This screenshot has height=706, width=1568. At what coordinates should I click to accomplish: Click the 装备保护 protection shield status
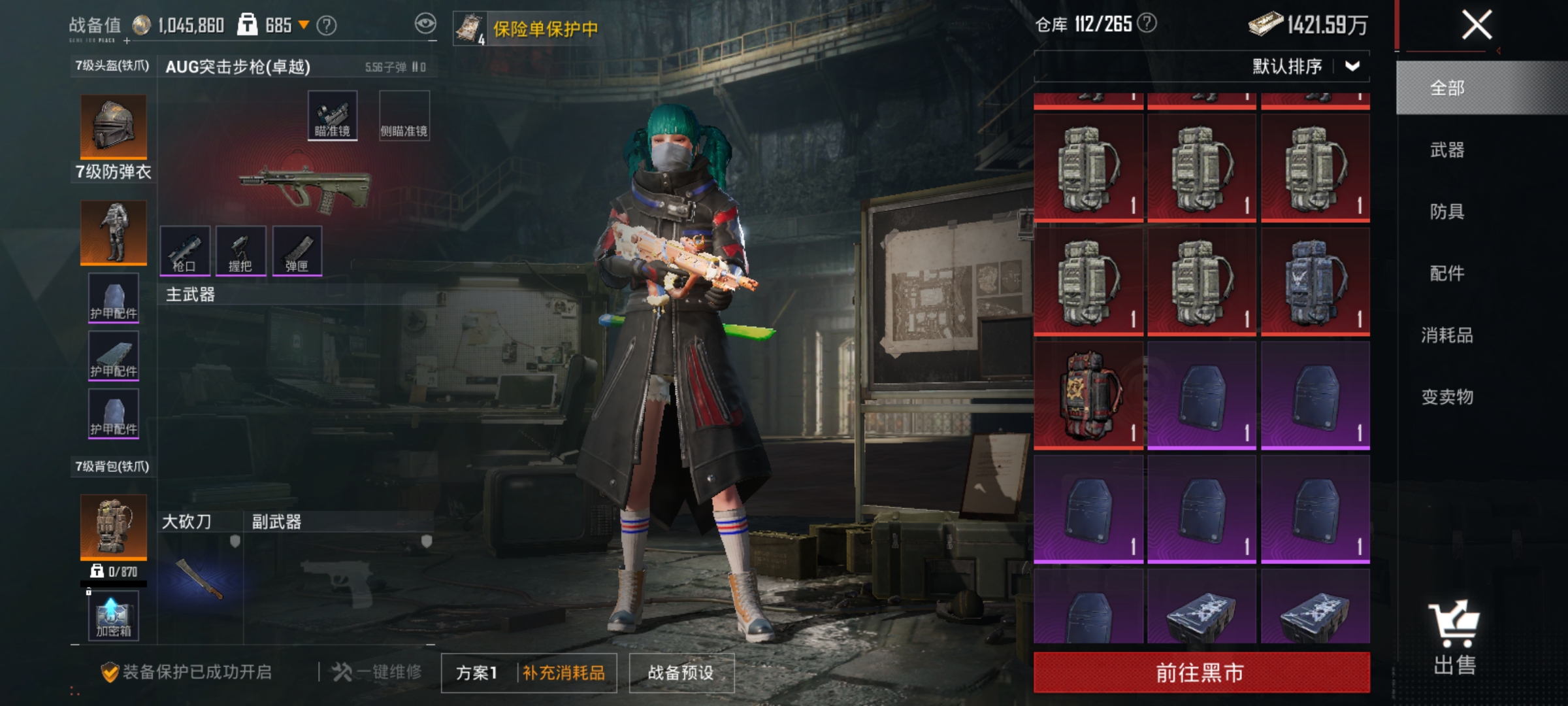[110, 673]
